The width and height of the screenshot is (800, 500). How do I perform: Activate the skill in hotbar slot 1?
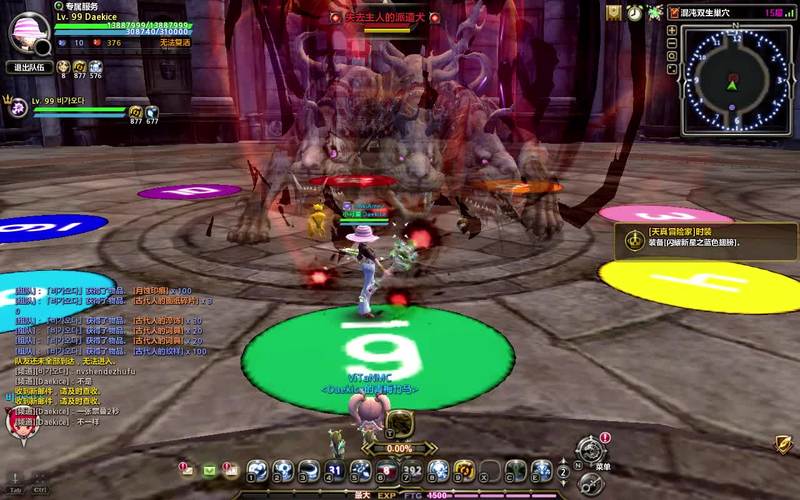point(257,470)
